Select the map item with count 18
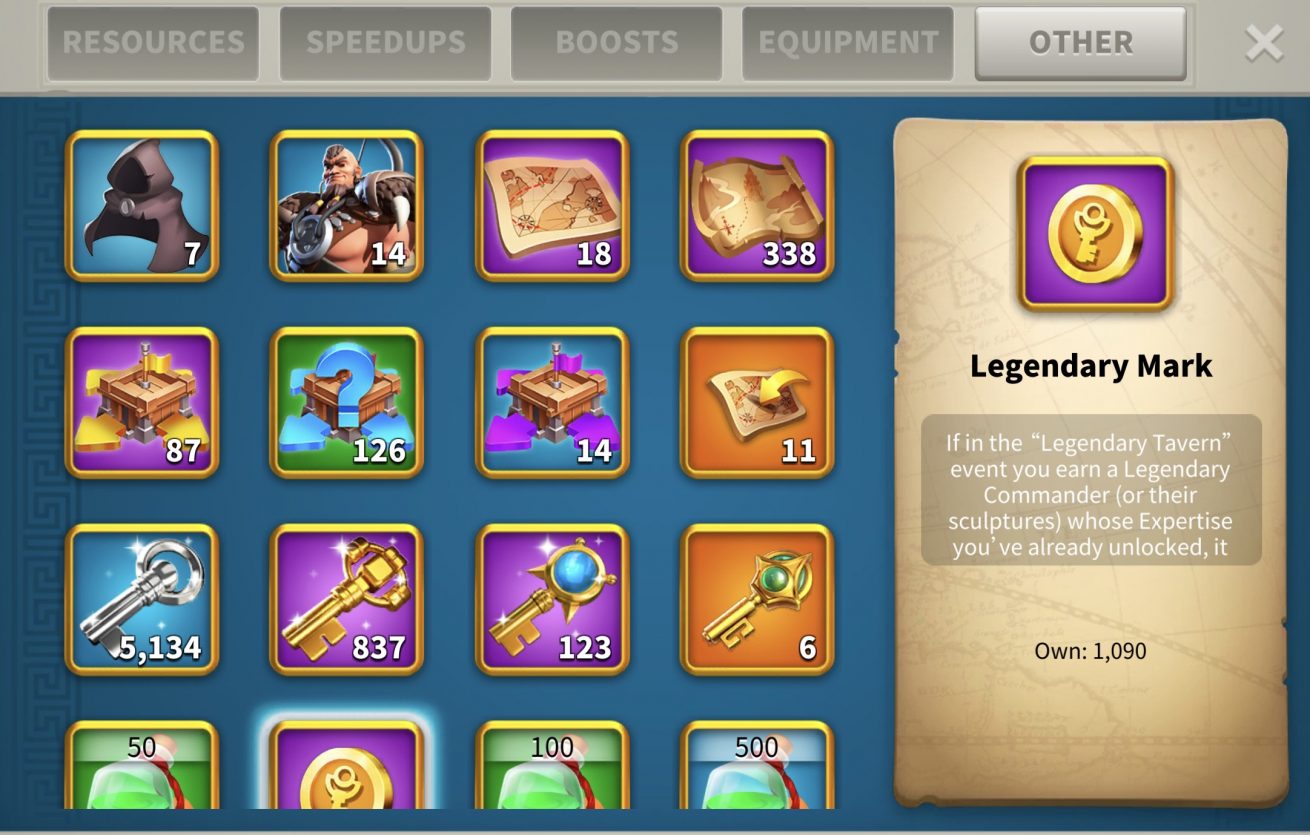 click(552, 205)
